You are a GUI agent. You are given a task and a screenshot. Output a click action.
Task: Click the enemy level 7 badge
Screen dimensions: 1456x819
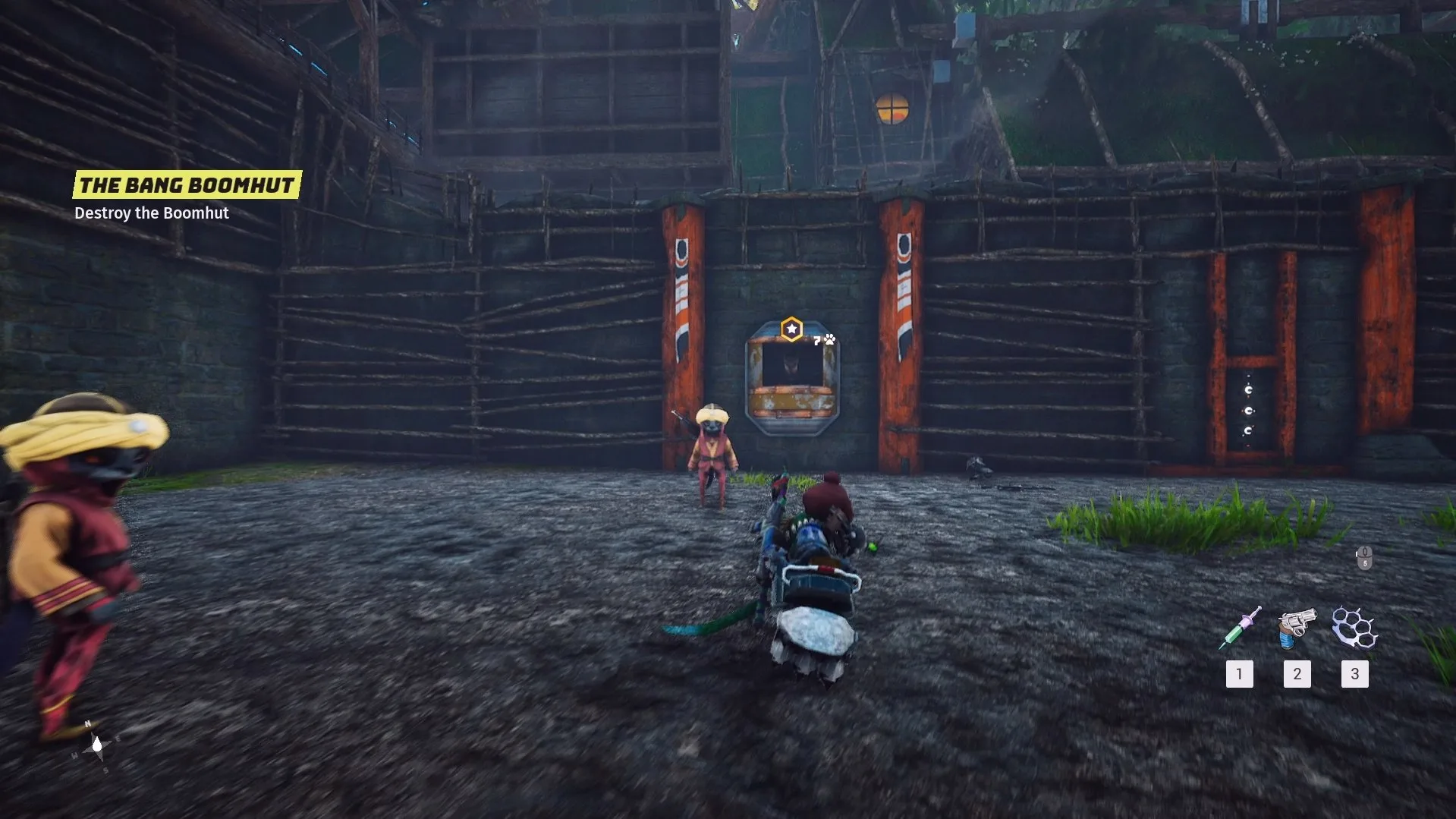click(816, 341)
